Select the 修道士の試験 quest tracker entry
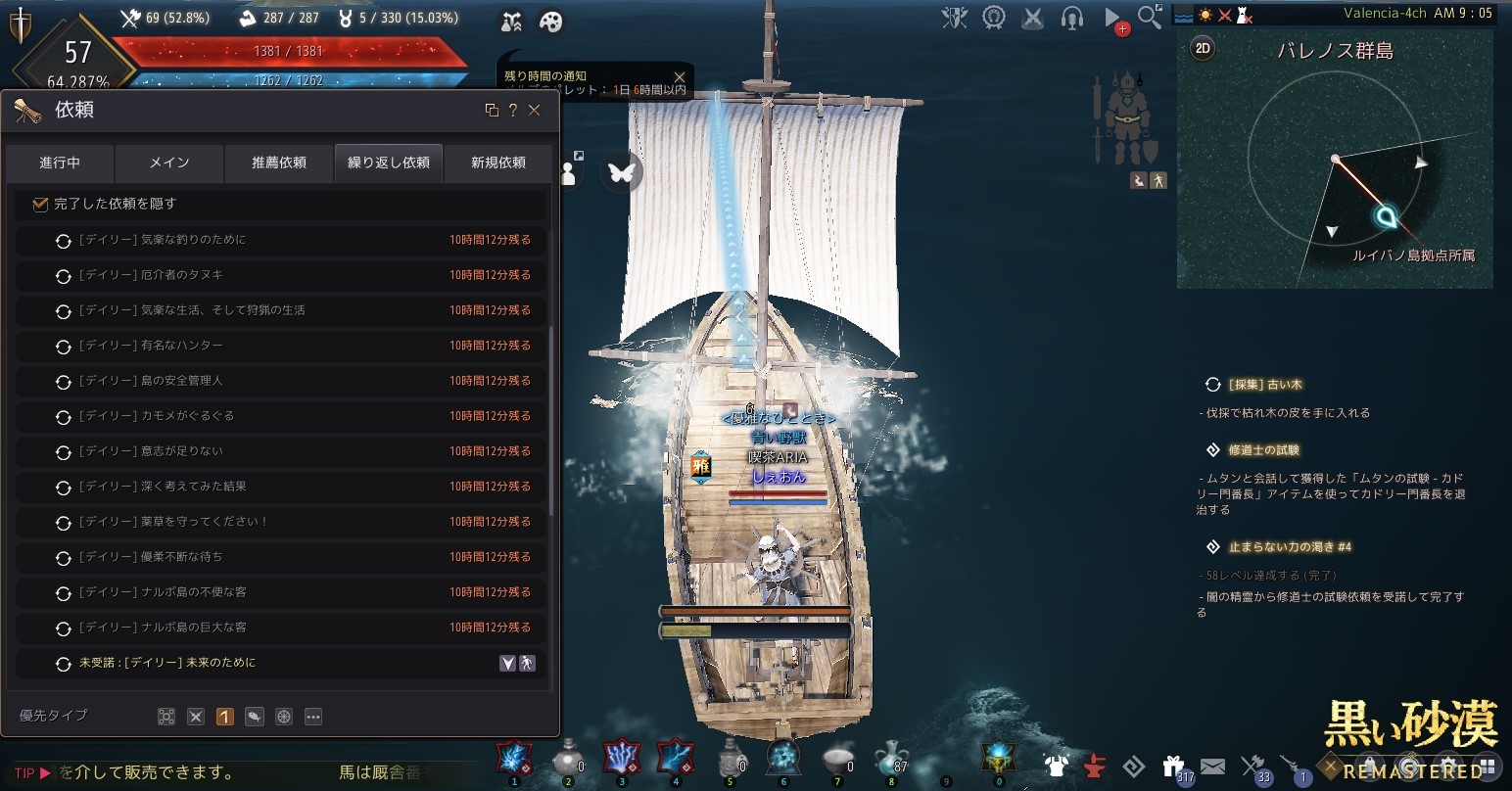Image resolution: width=1512 pixels, height=791 pixels. point(1263,450)
